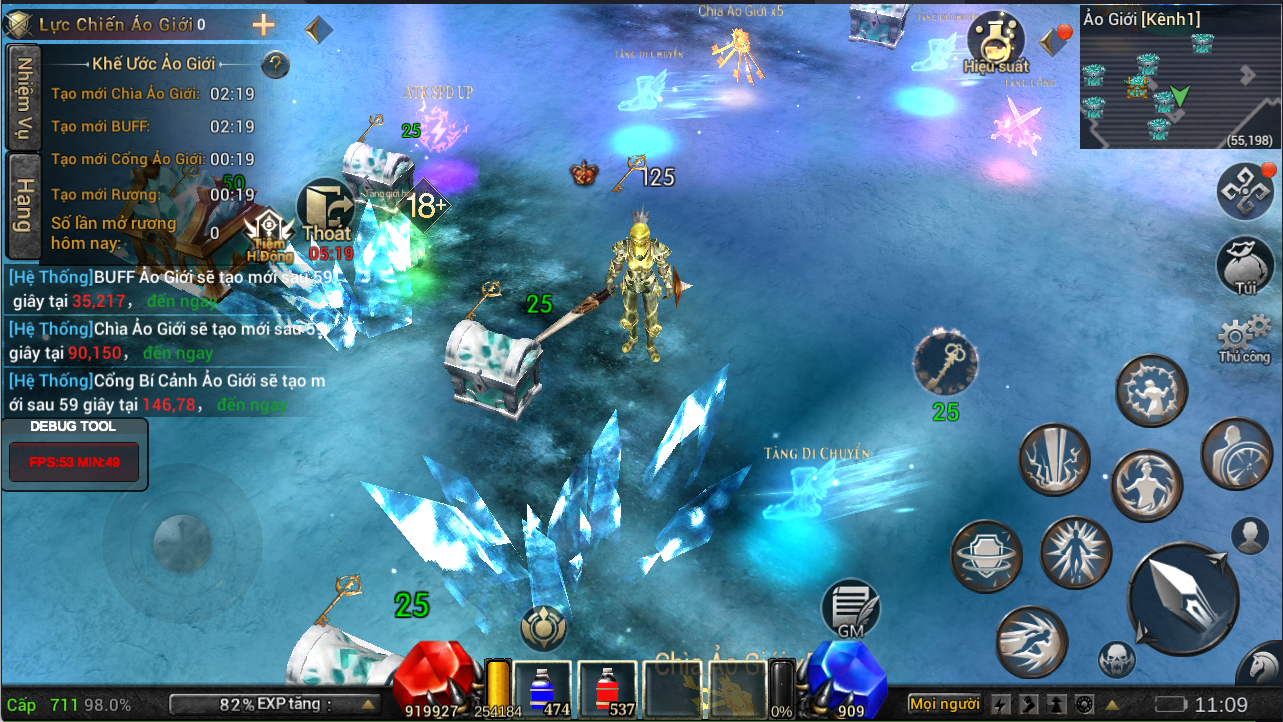The height and width of the screenshot is (722, 1283).
Task: Tap the plus button beside Lực Chiến
Action: click(263, 25)
